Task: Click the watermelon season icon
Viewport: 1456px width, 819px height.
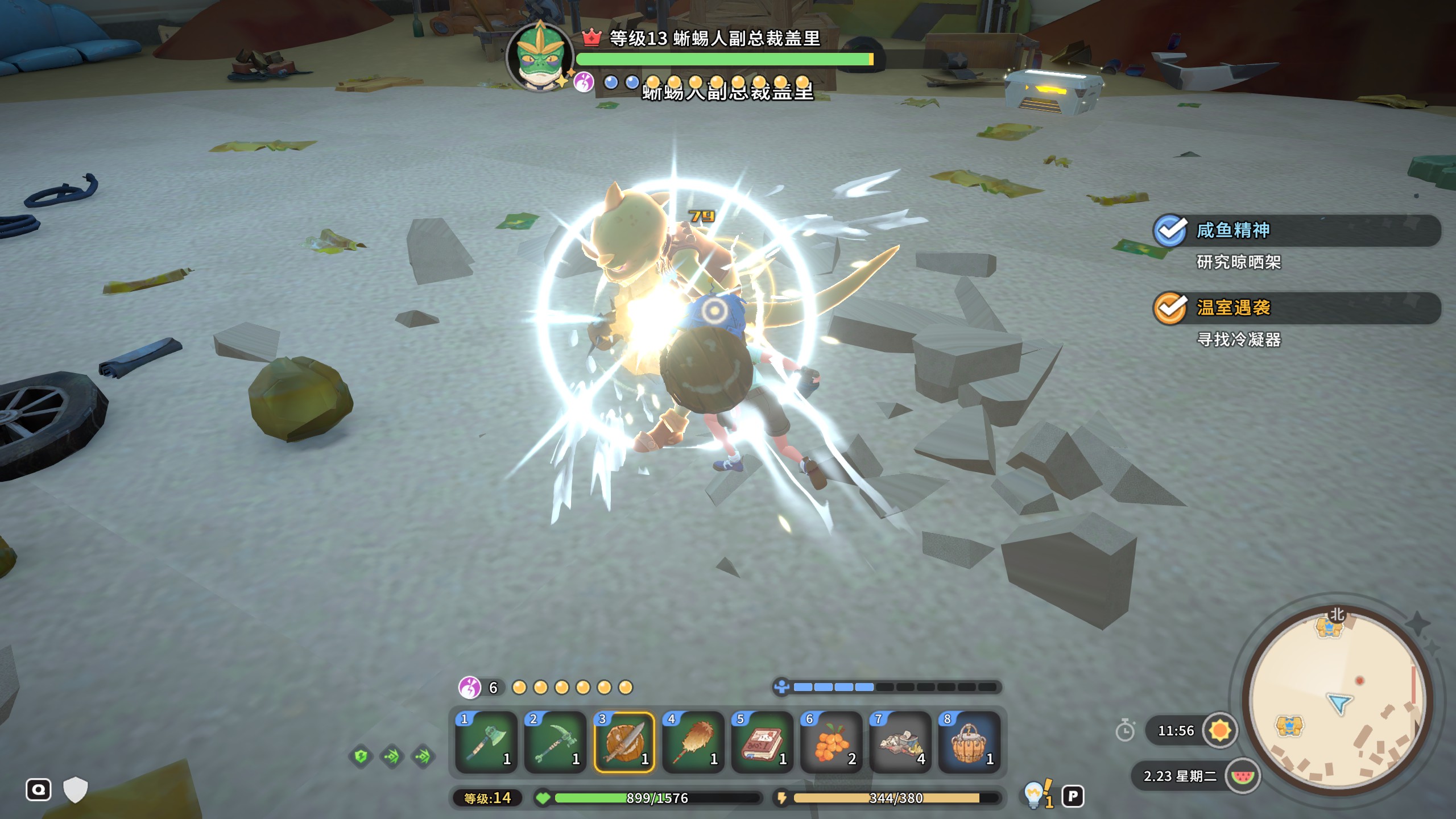Action: [x=1242, y=776]
